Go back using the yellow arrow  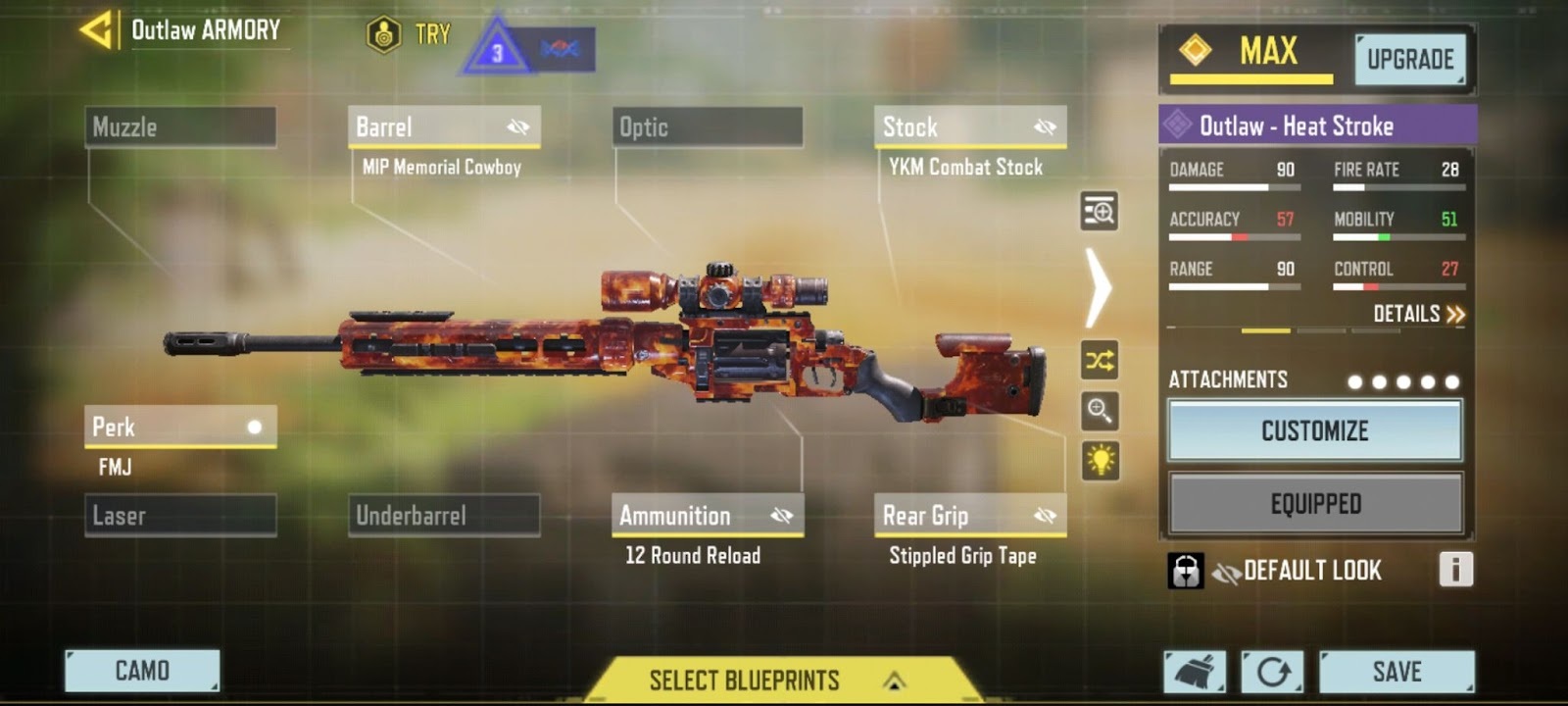click(x=97, y=30)
